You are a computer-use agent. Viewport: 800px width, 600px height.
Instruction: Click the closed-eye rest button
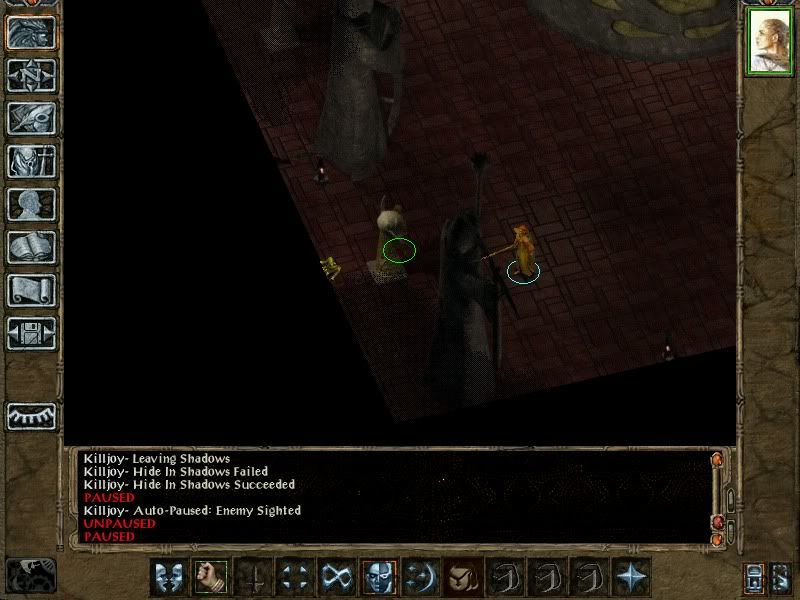[31, 415]
